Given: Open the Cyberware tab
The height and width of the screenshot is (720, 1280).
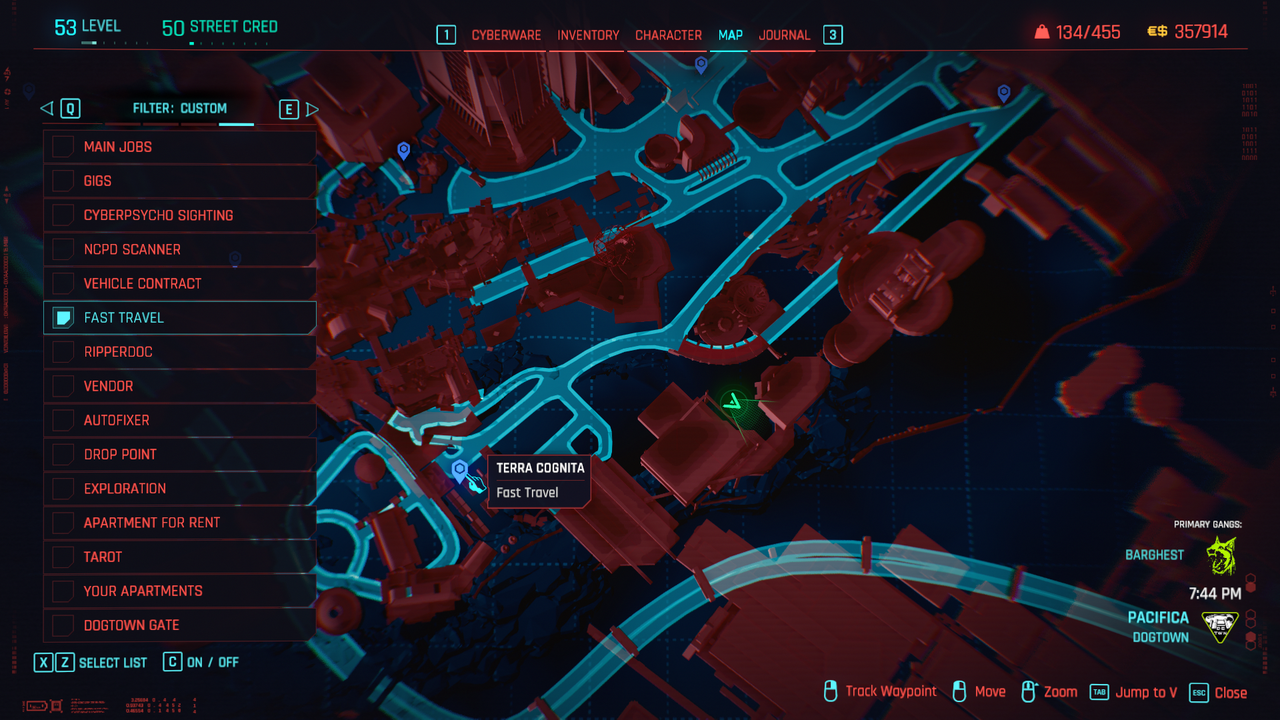Looking at the screenshot, I should (x=506, y=35).
